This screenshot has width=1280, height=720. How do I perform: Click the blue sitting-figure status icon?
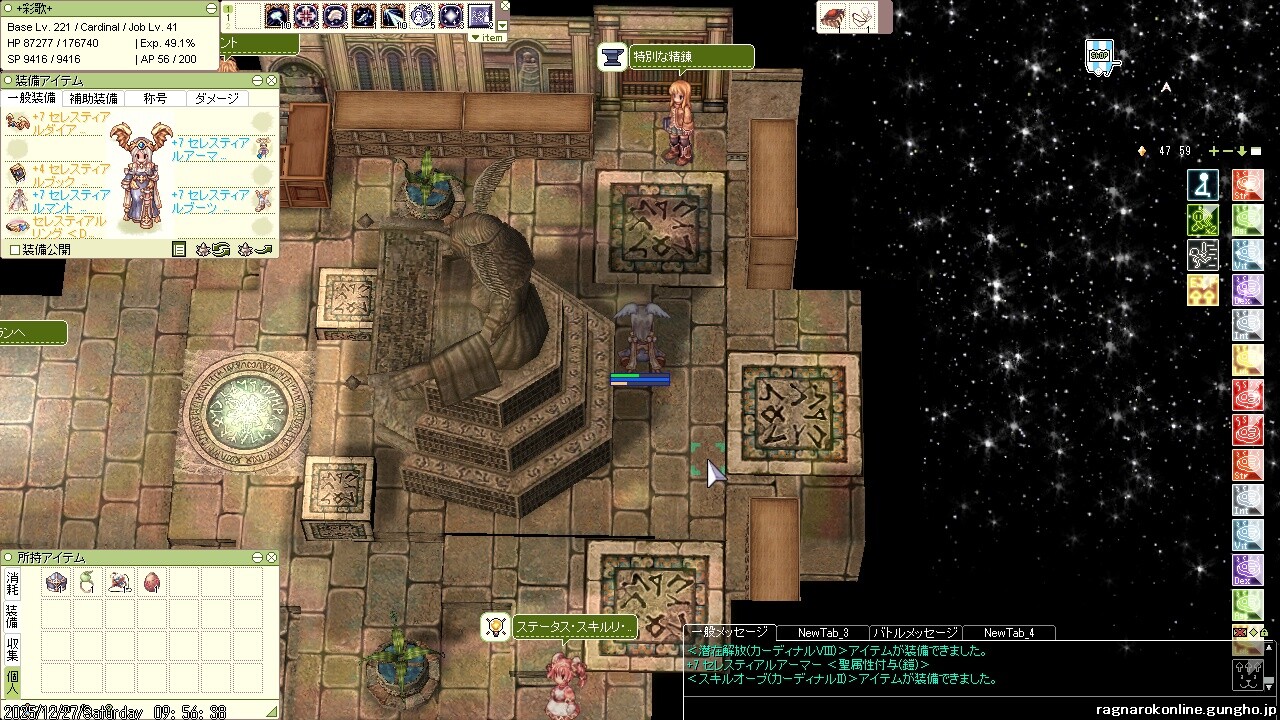[x=1203, y=185]
